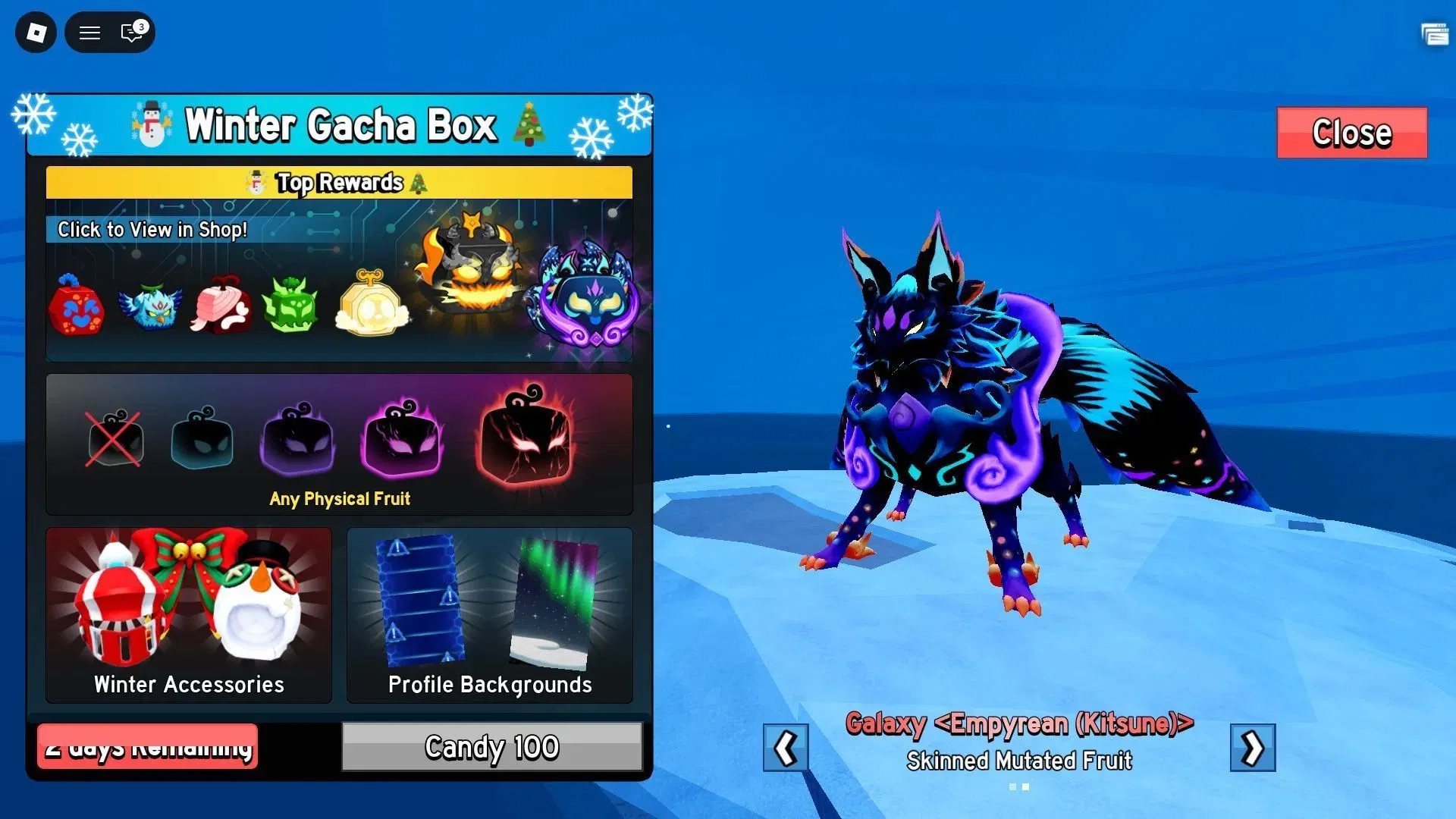Go back using the left arrow
The image size is (1456, 819).
pyautogui.click(x=786, y=748)
